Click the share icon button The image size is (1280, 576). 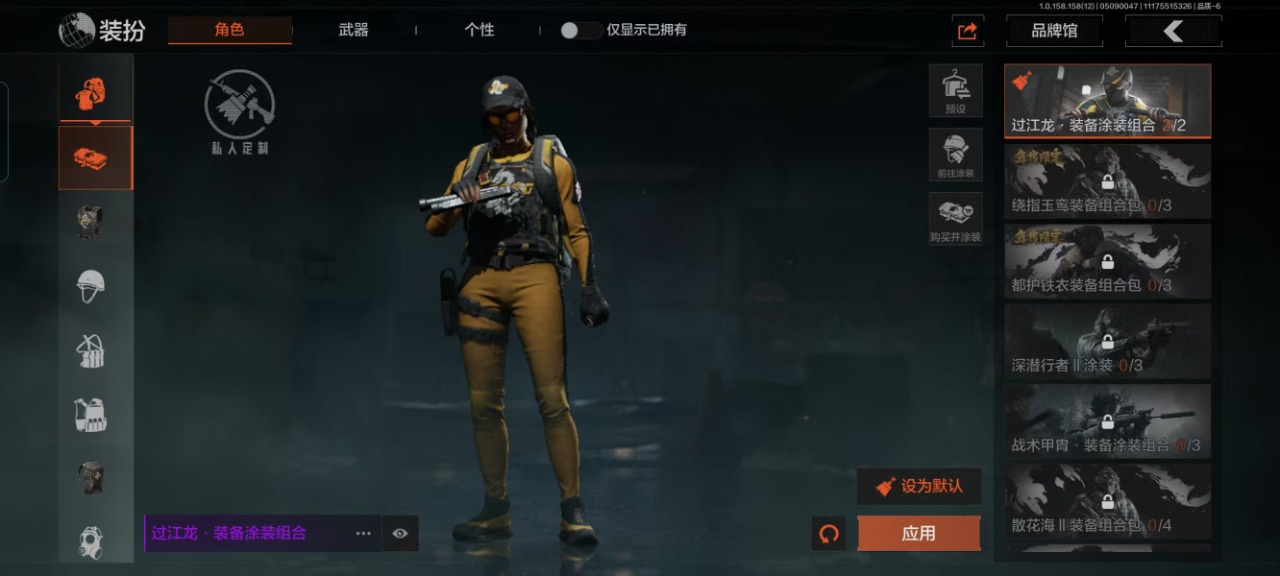tap(967, 31)
